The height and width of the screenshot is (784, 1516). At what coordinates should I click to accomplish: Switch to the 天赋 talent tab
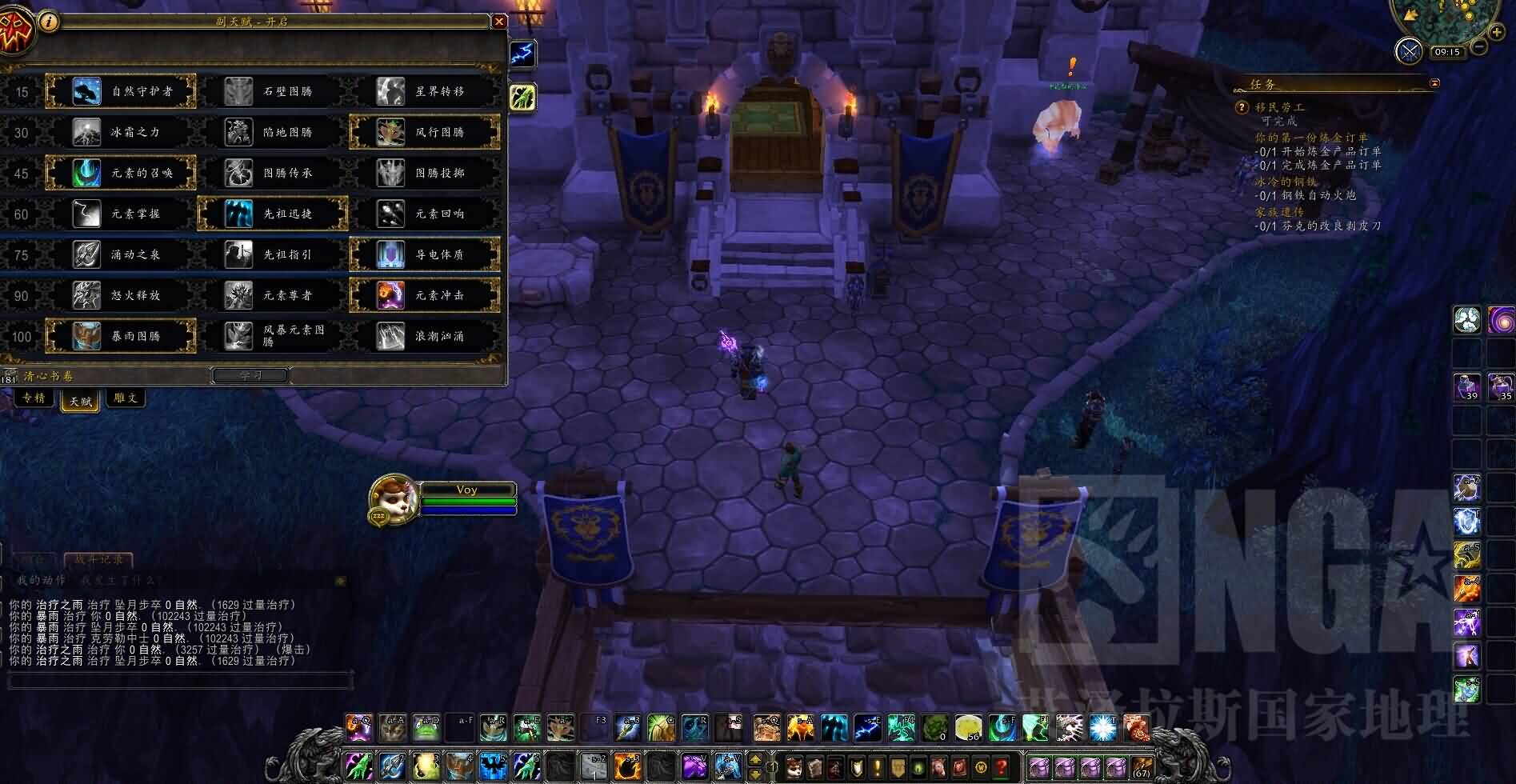pos(80,400)
